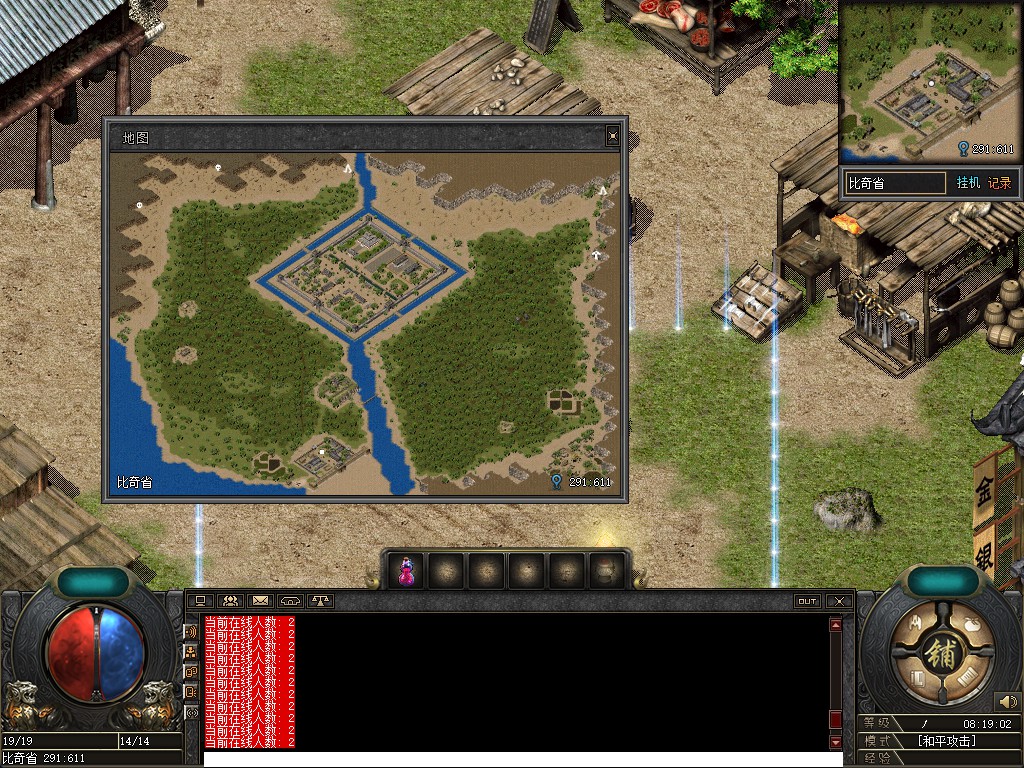
Task: Toggle the sound speaker button
Action: click(x=1007, y=702)
